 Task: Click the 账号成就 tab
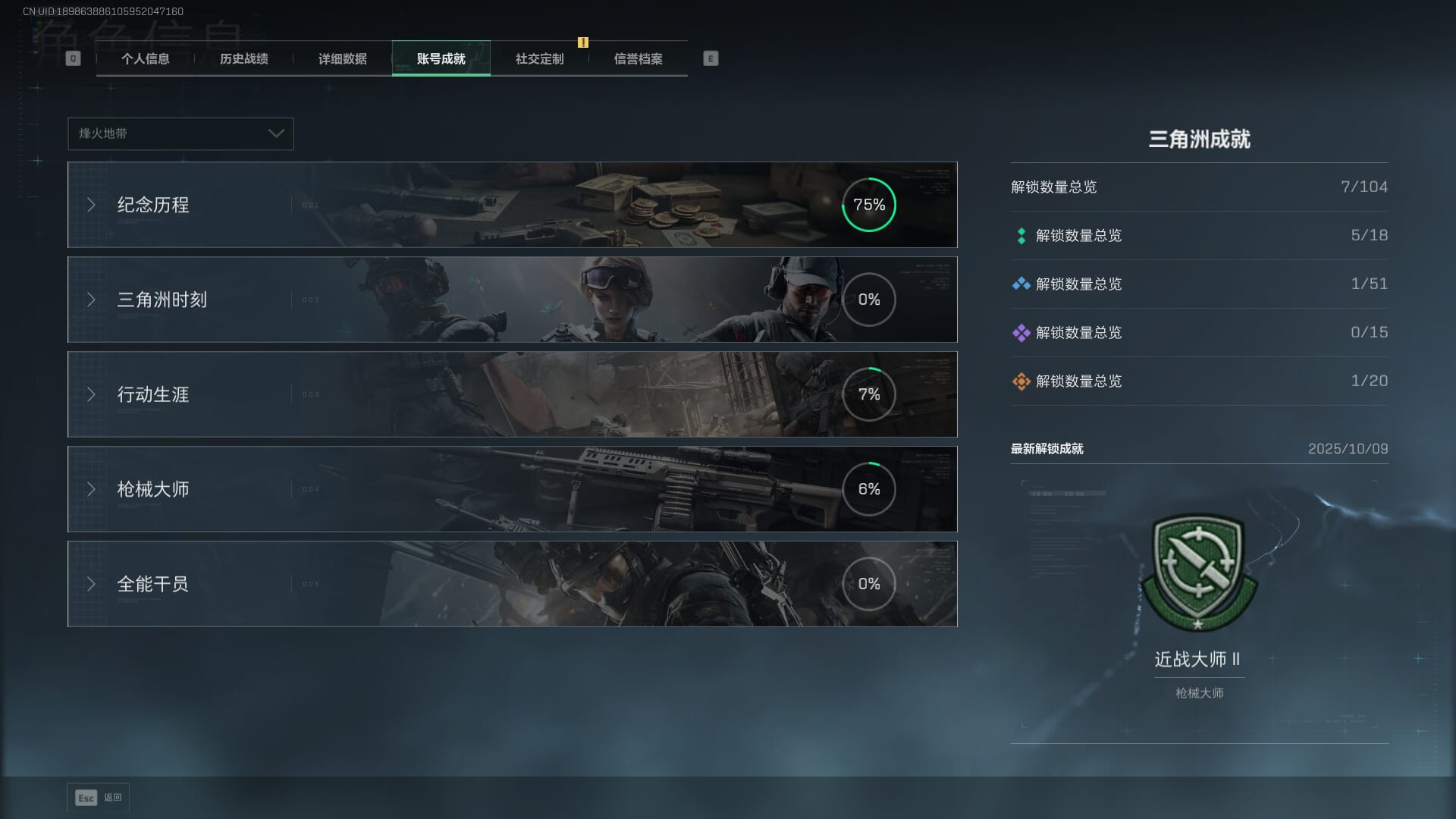pyautogui.click(x=441, y=59)
